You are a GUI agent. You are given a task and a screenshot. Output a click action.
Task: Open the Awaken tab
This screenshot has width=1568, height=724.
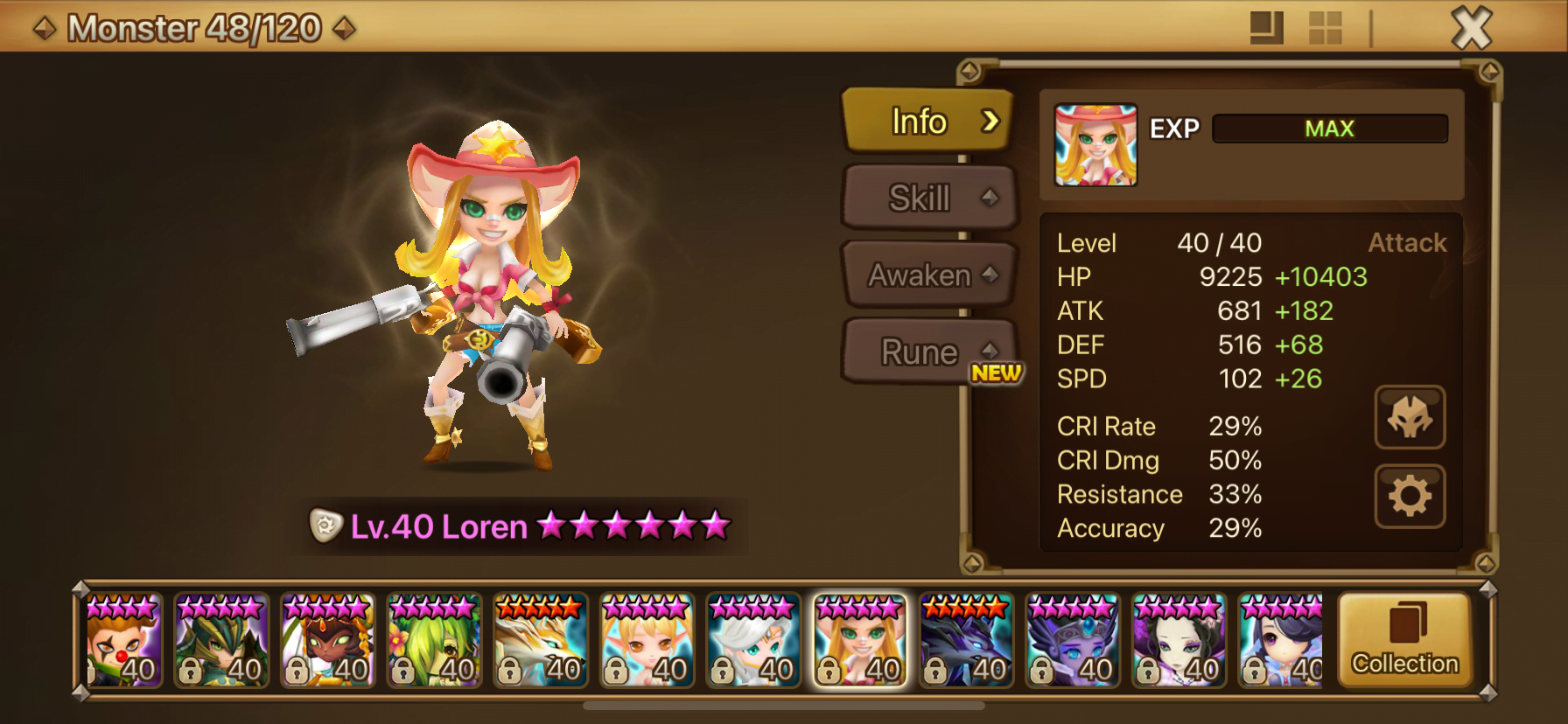pos(928,275)
